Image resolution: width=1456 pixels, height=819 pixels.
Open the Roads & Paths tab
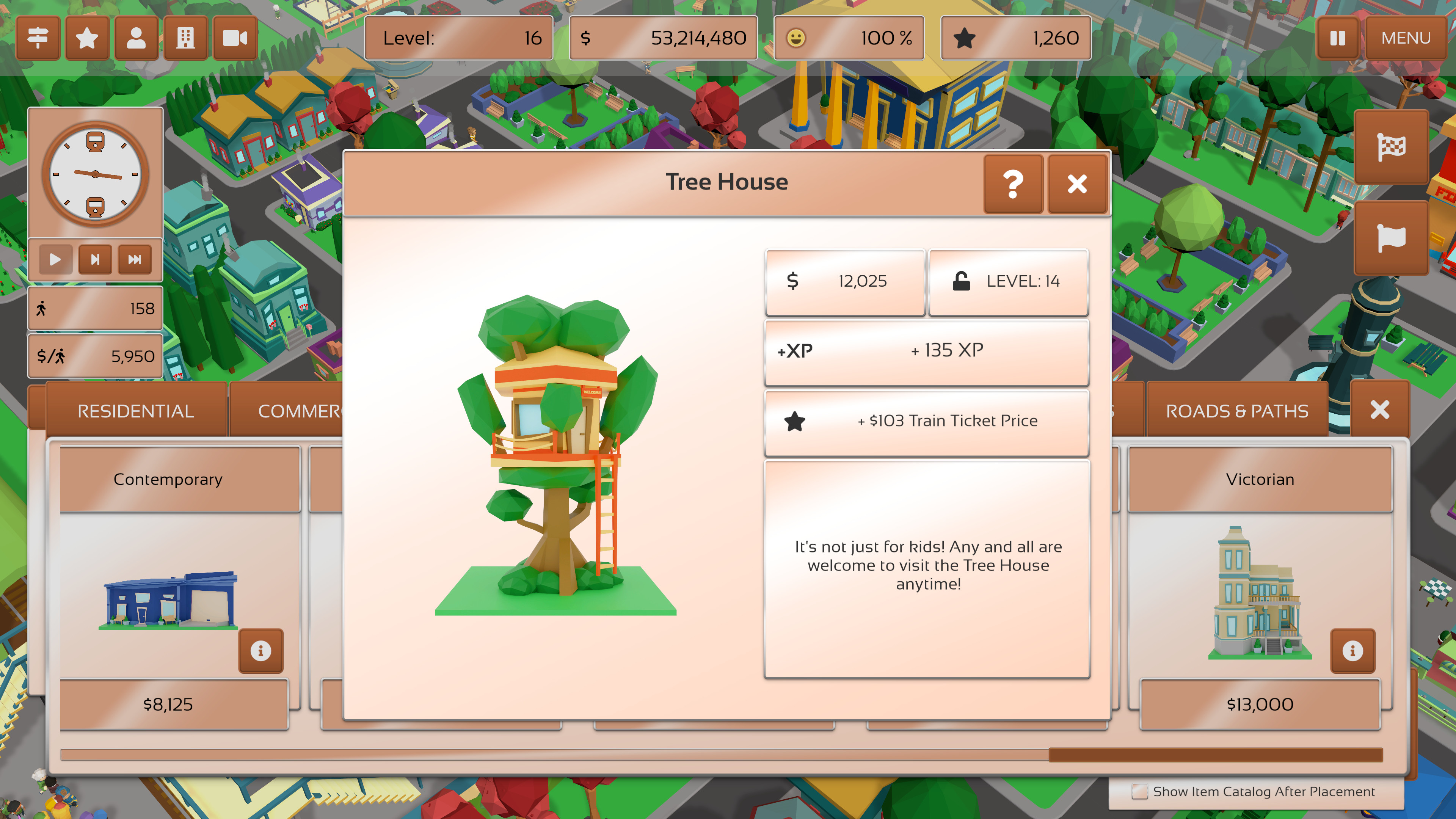1238,410
